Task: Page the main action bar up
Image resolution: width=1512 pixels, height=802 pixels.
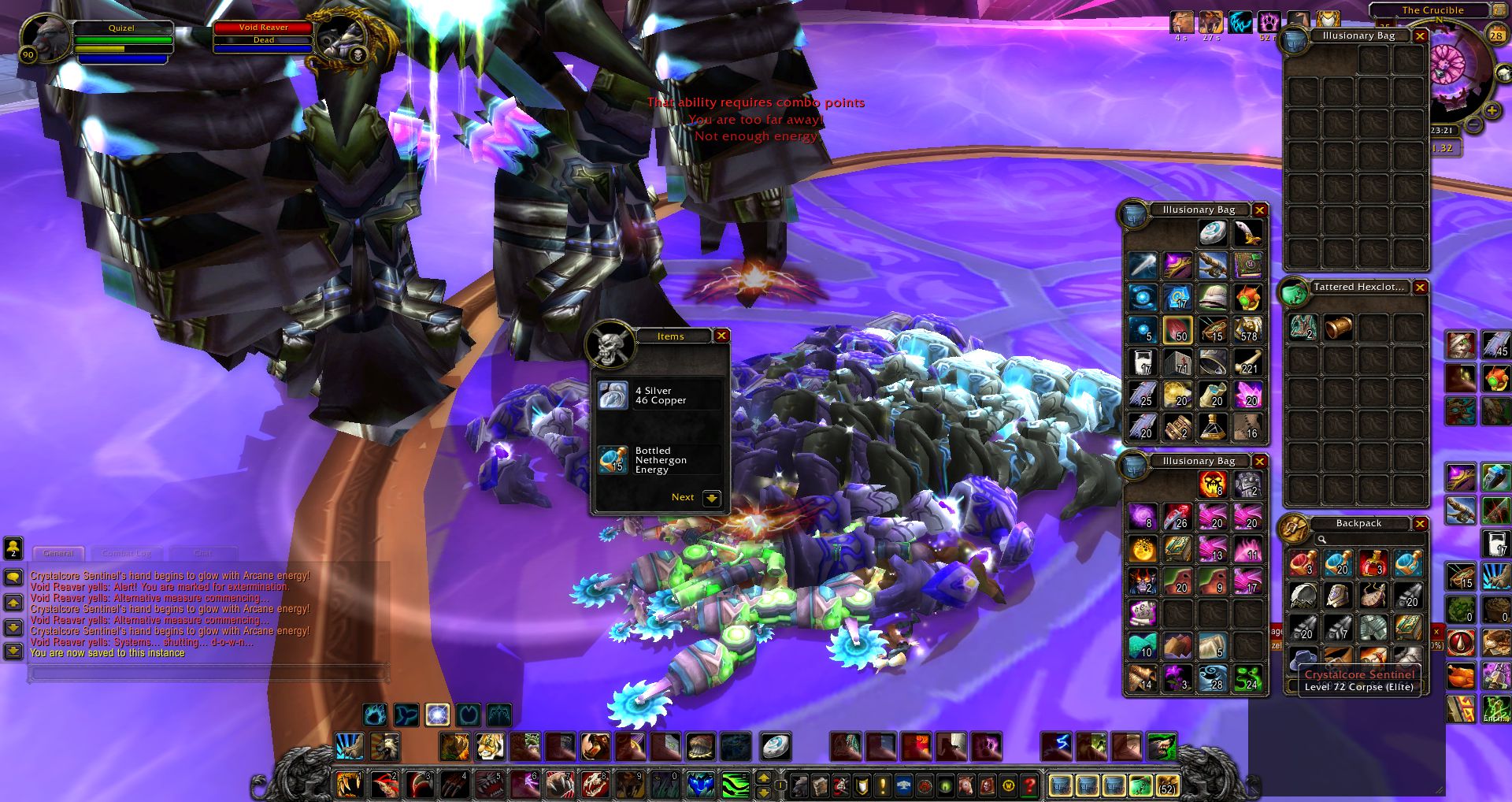Action: (762, 778)
